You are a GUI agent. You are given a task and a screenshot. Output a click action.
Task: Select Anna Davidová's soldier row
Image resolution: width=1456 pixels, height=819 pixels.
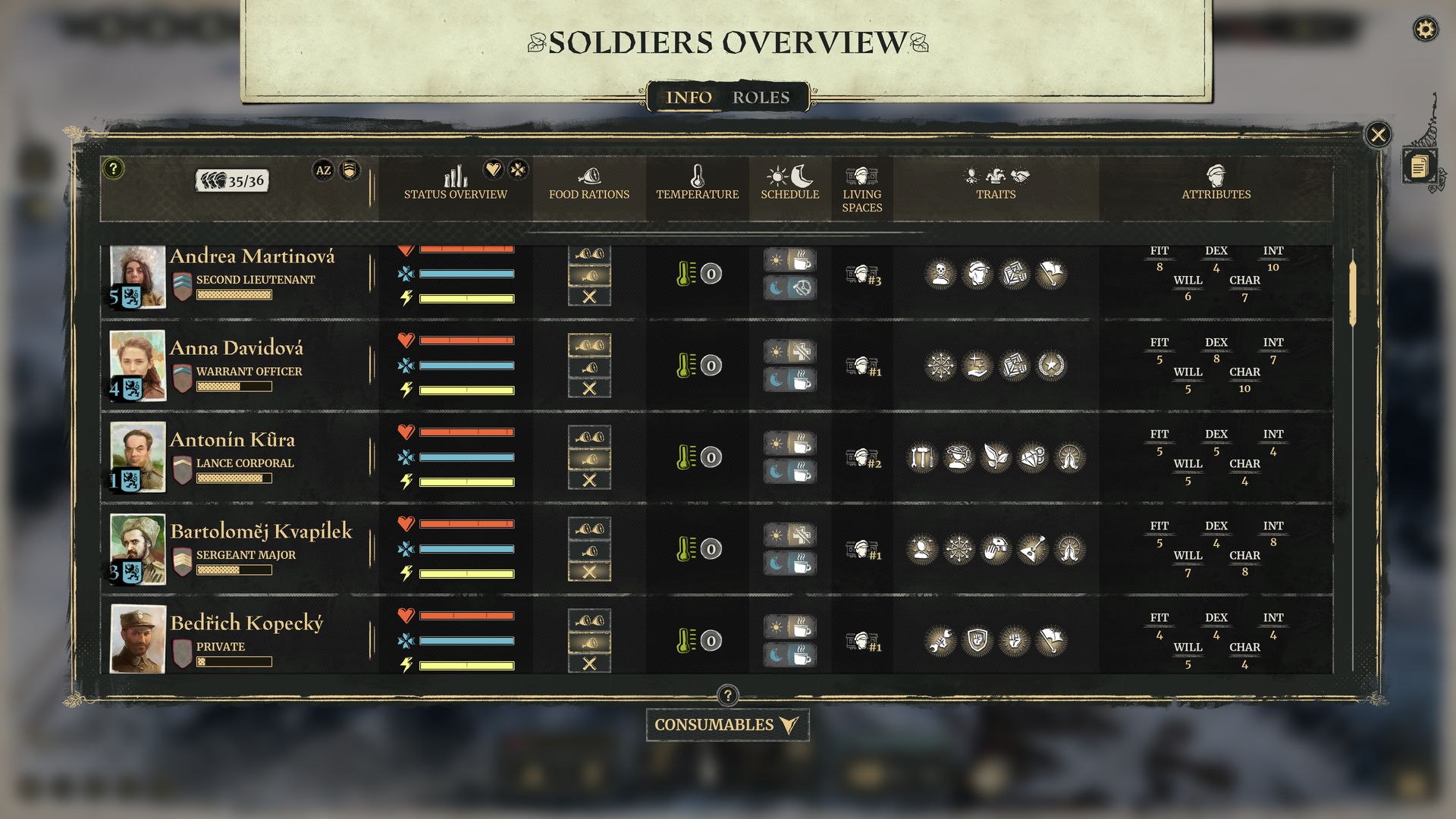(237, 348)
